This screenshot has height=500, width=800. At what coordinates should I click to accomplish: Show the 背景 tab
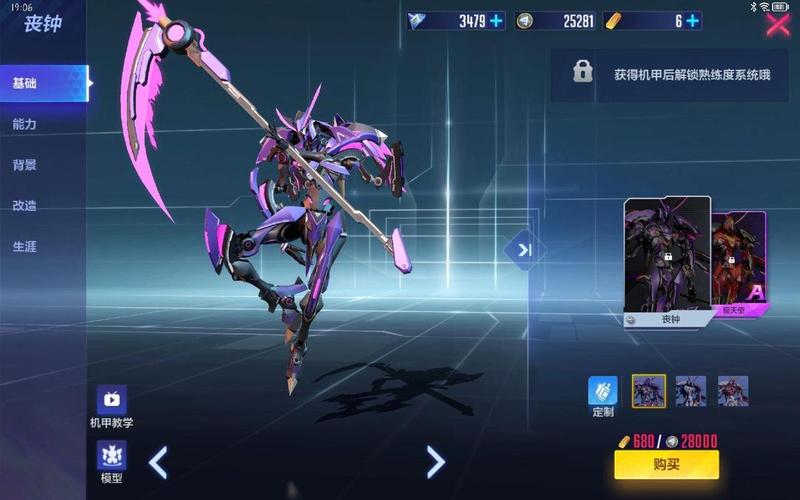click(x=26, y=165)
